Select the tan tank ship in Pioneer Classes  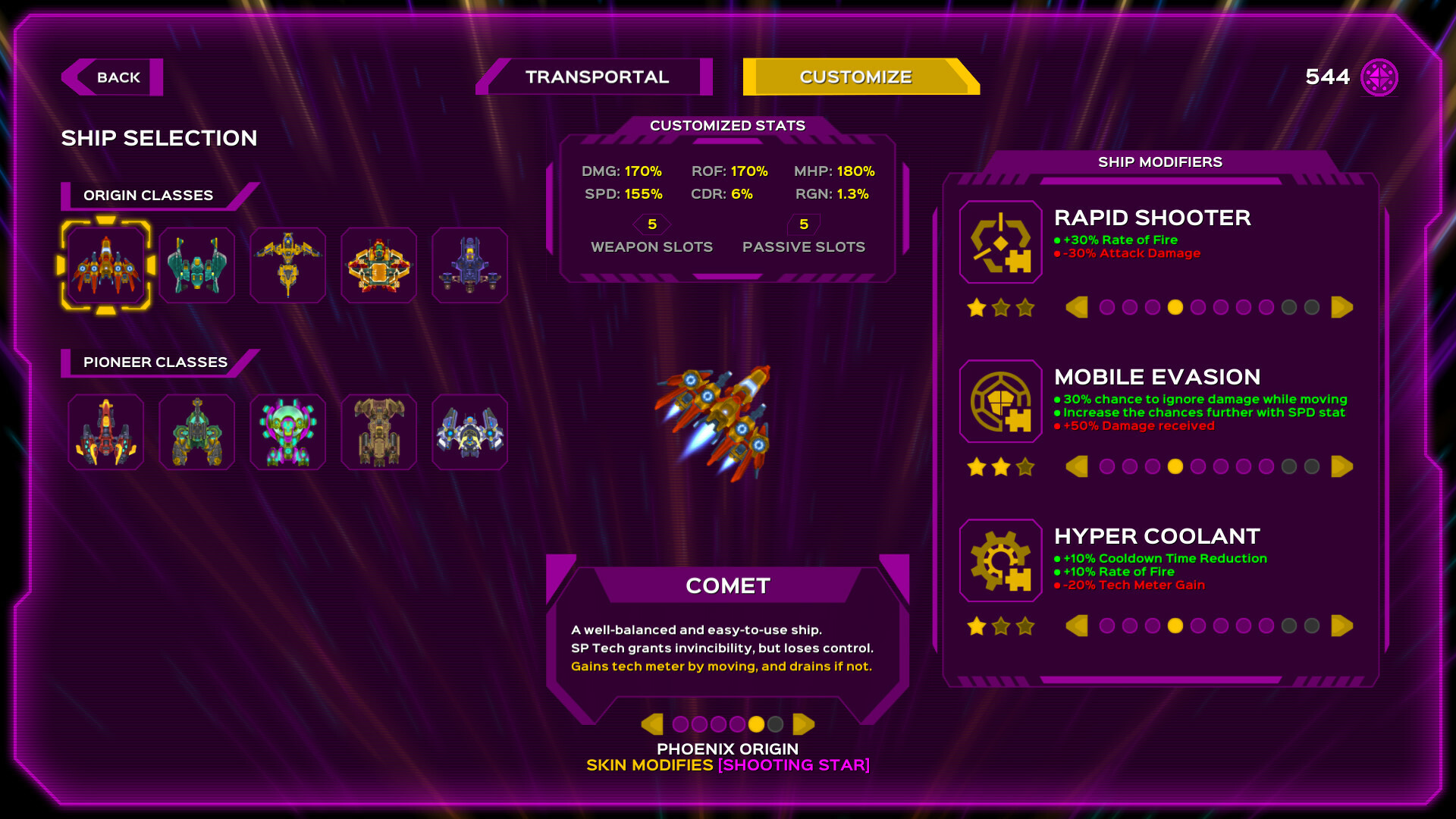tap(378, 431)
